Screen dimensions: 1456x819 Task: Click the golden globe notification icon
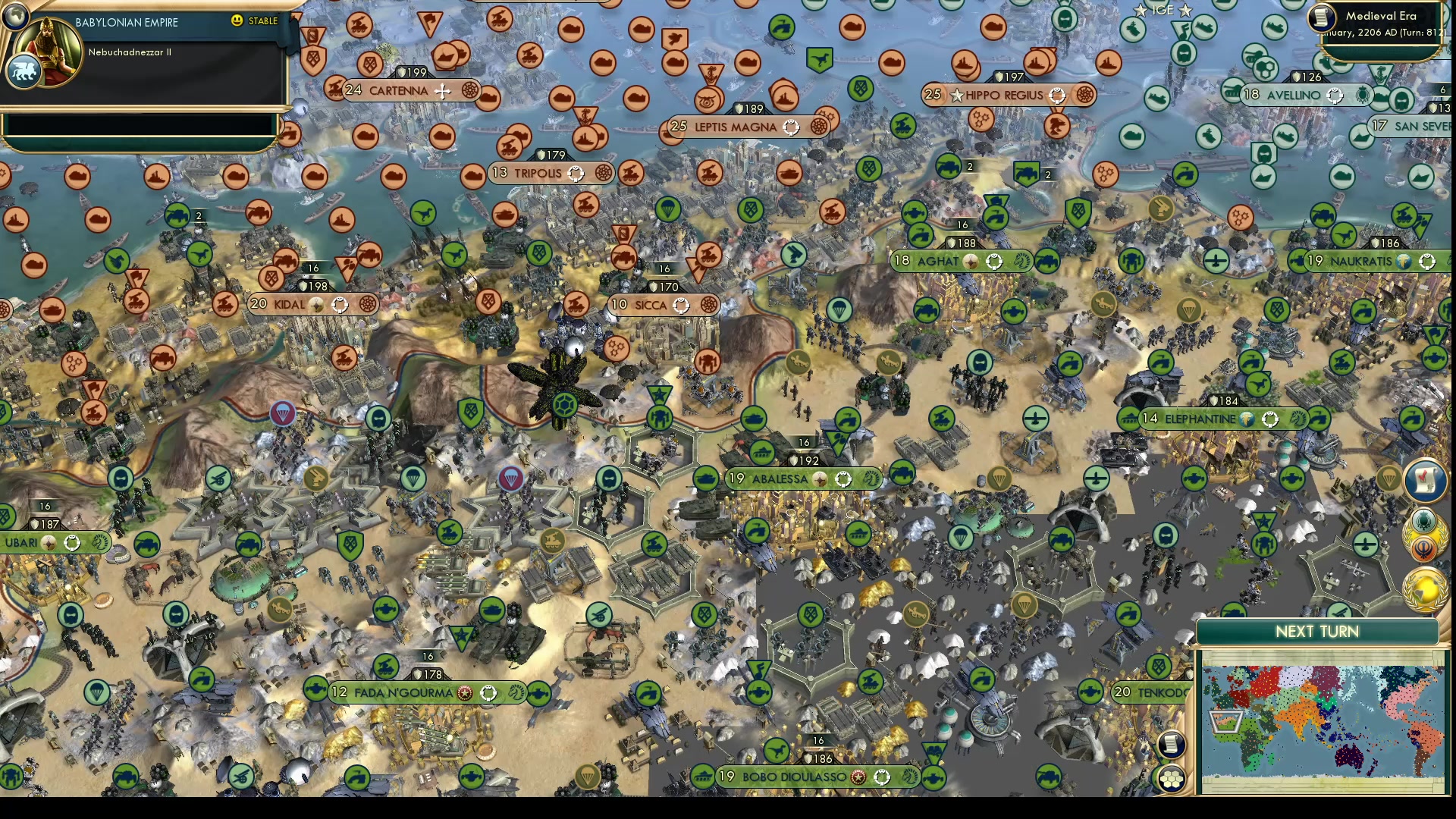coord(1425,591)
